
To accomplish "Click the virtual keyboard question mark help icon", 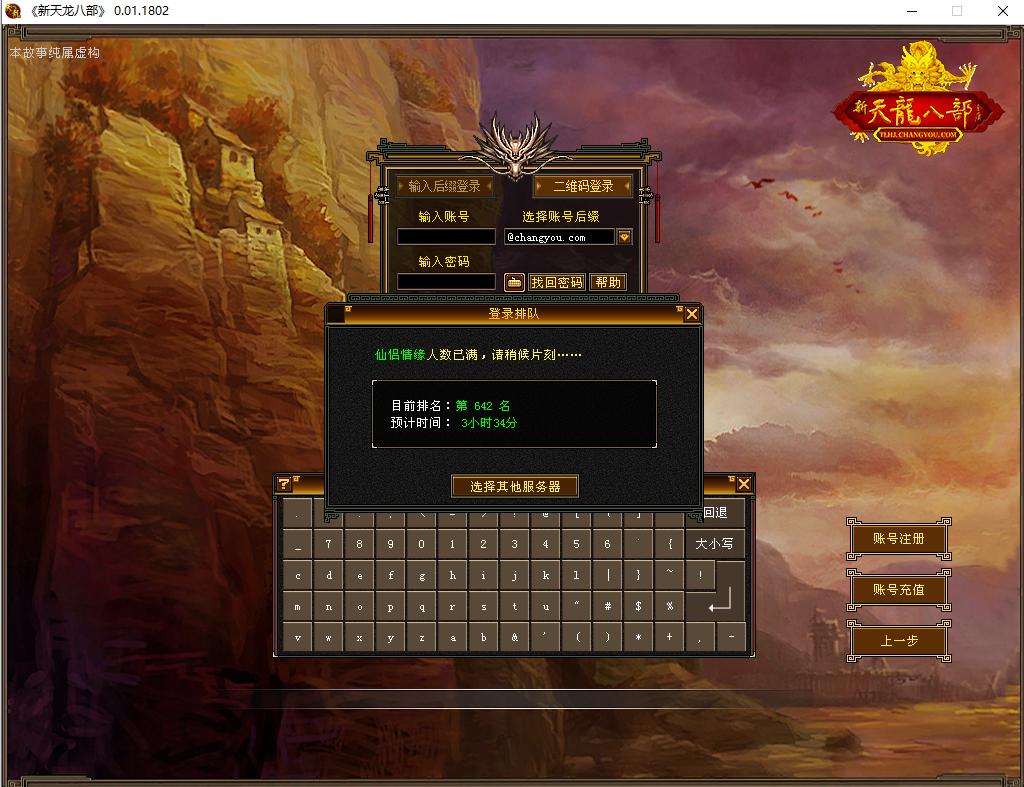I will (x=284, y=484).
